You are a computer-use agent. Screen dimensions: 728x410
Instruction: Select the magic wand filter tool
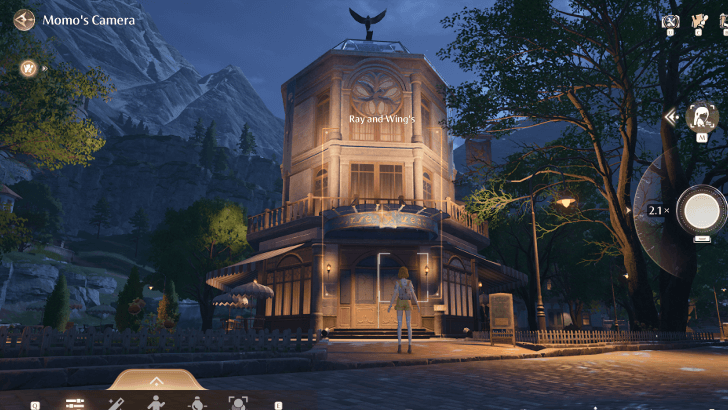tap(116, 403)
